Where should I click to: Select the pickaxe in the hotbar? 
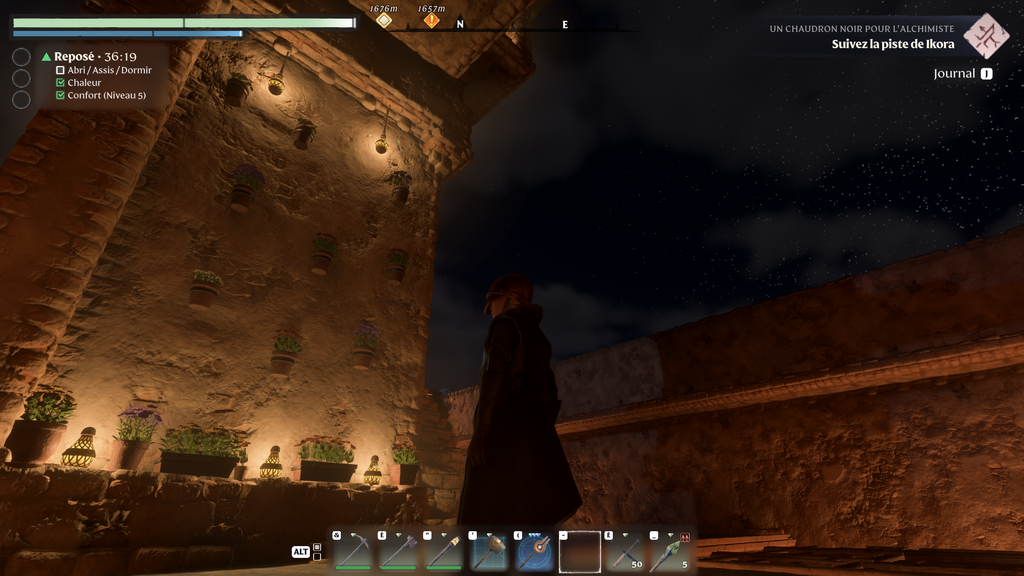(353, 551)
